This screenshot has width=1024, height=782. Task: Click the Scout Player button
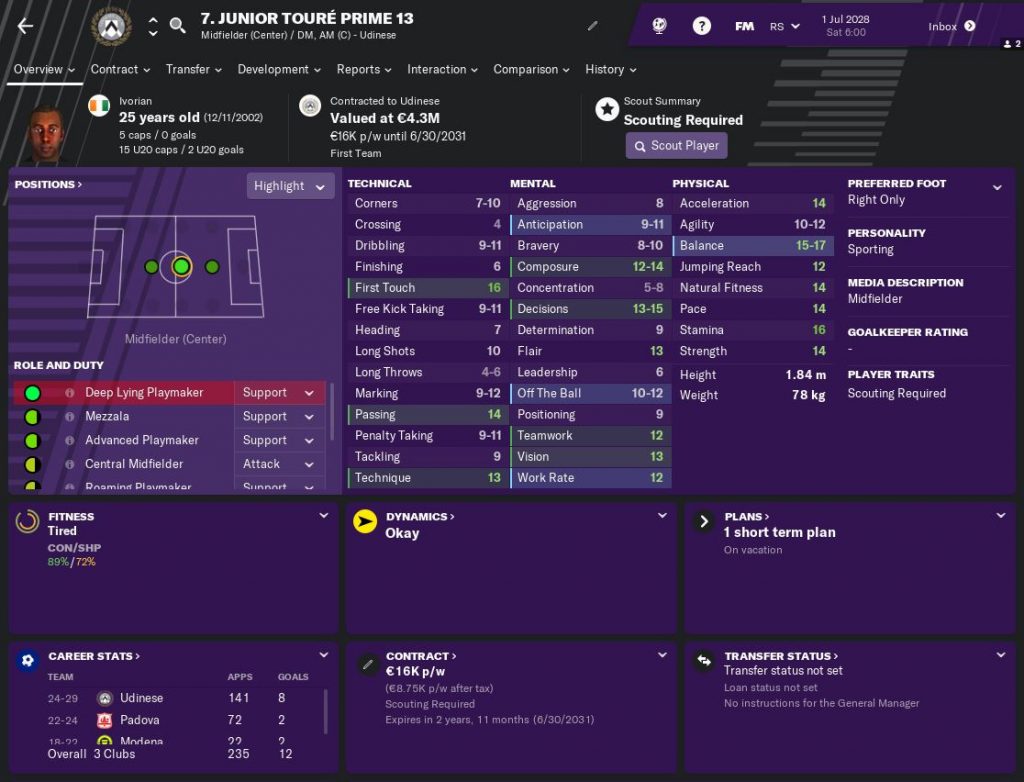pyautogui.click(x=676, y=145)
